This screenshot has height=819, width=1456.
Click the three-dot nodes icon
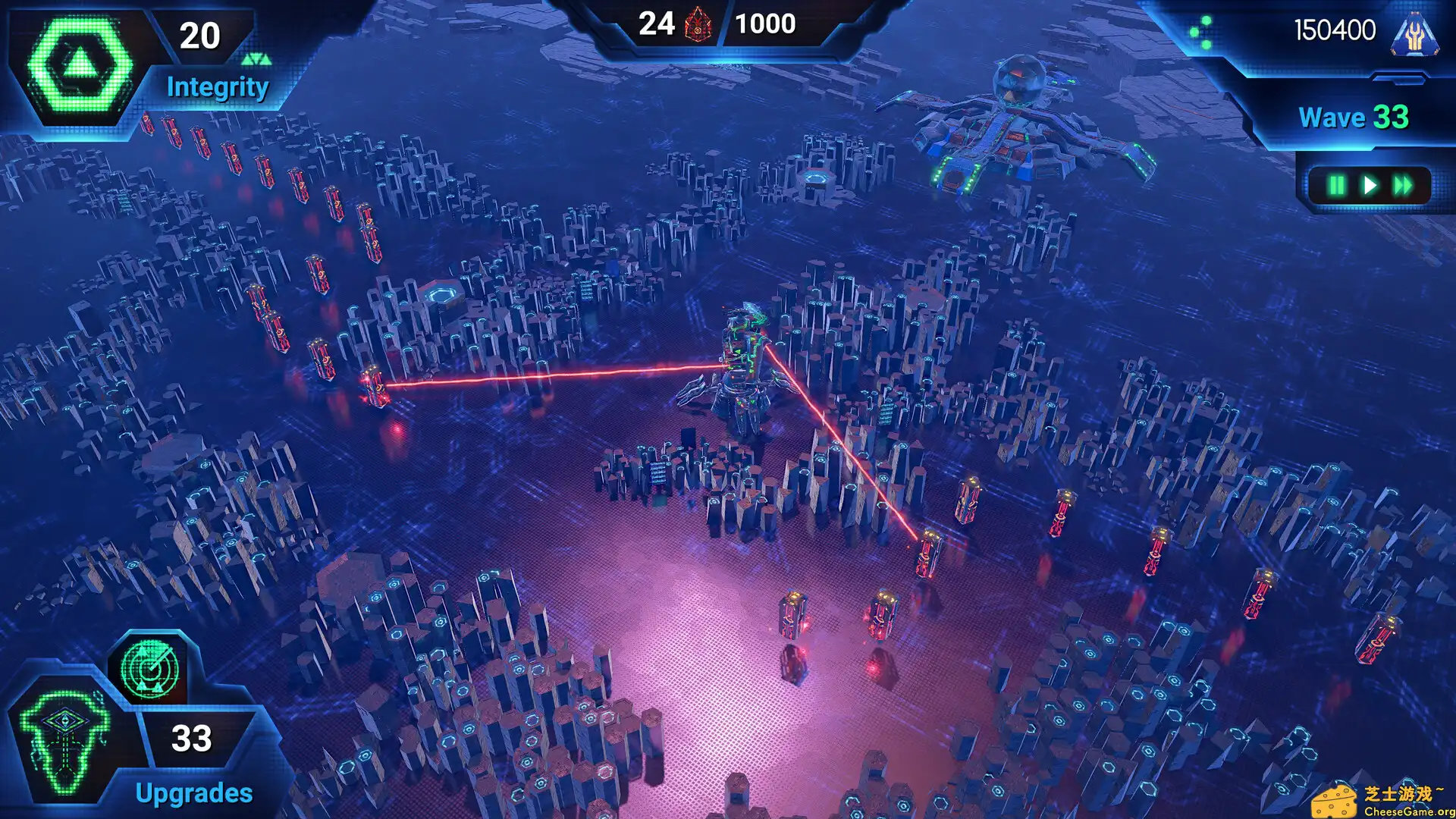click(1200, 33)
